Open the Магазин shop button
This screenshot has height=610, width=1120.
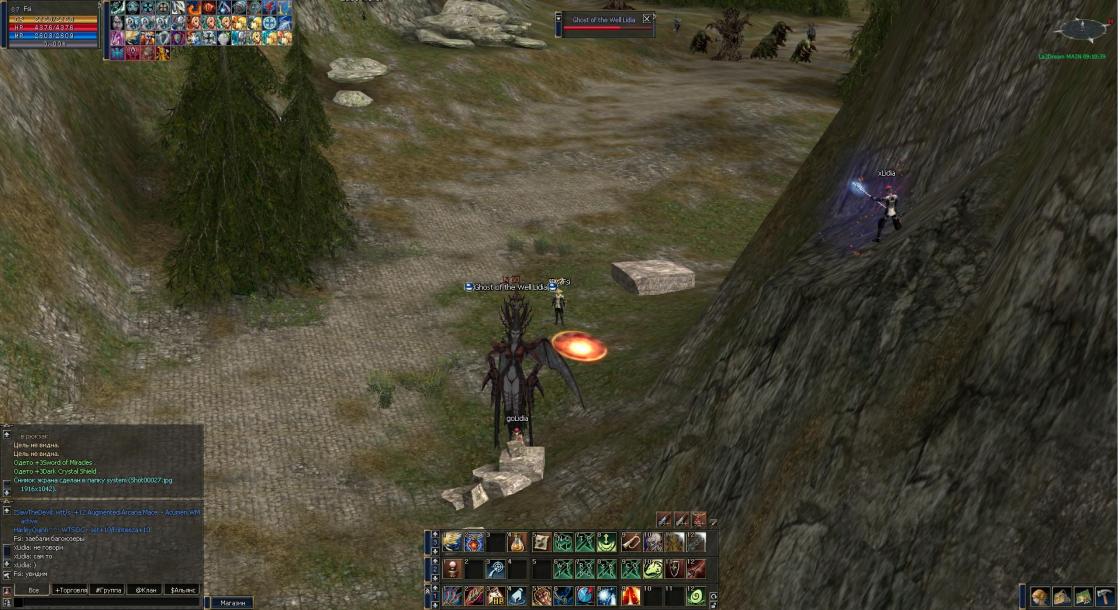point(233,603)
